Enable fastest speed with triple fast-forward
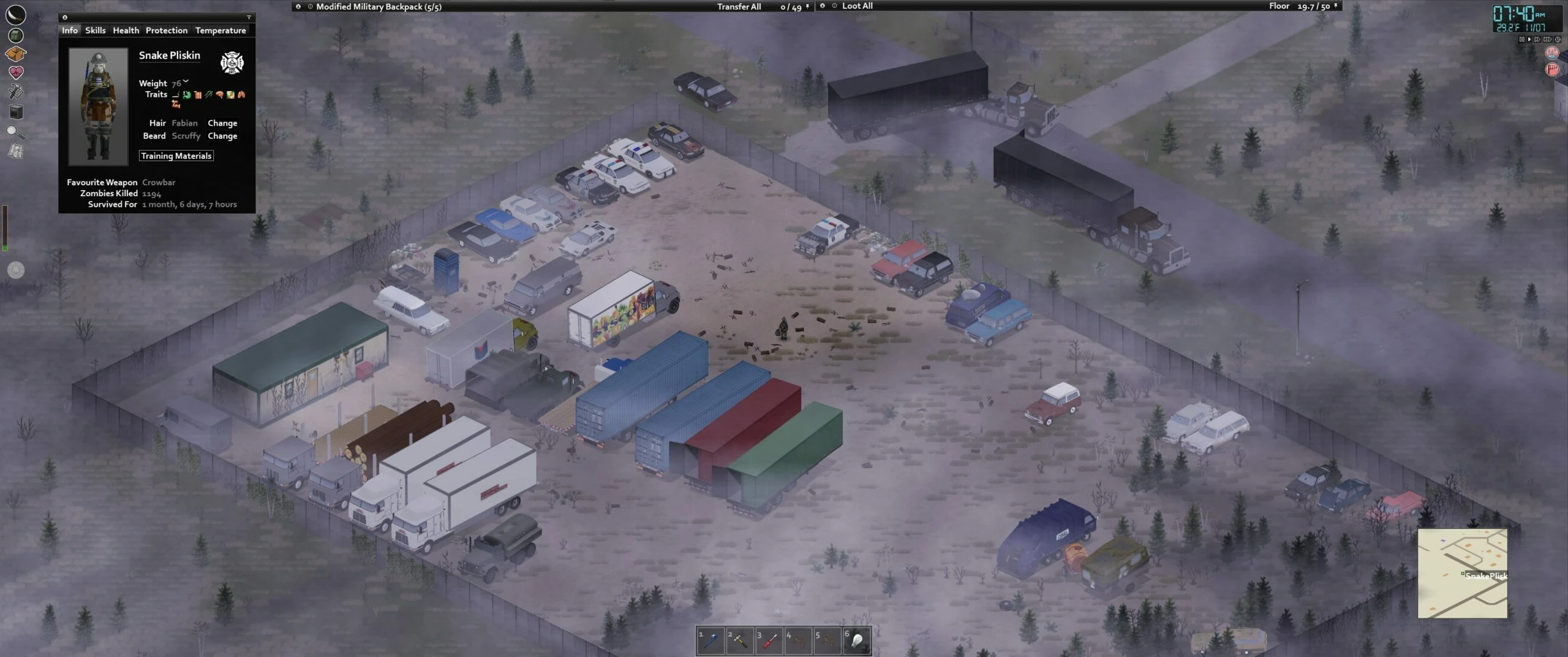The image size is (1568, 657). coord(1548,39)
